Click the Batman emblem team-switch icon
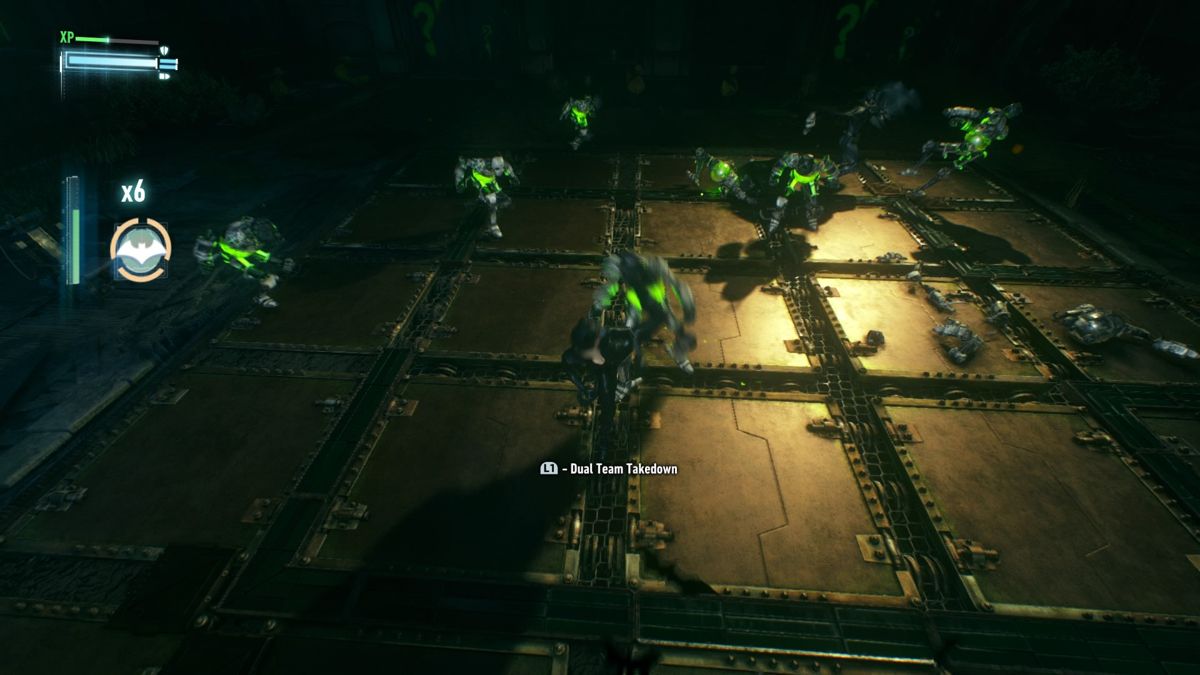 140,249
